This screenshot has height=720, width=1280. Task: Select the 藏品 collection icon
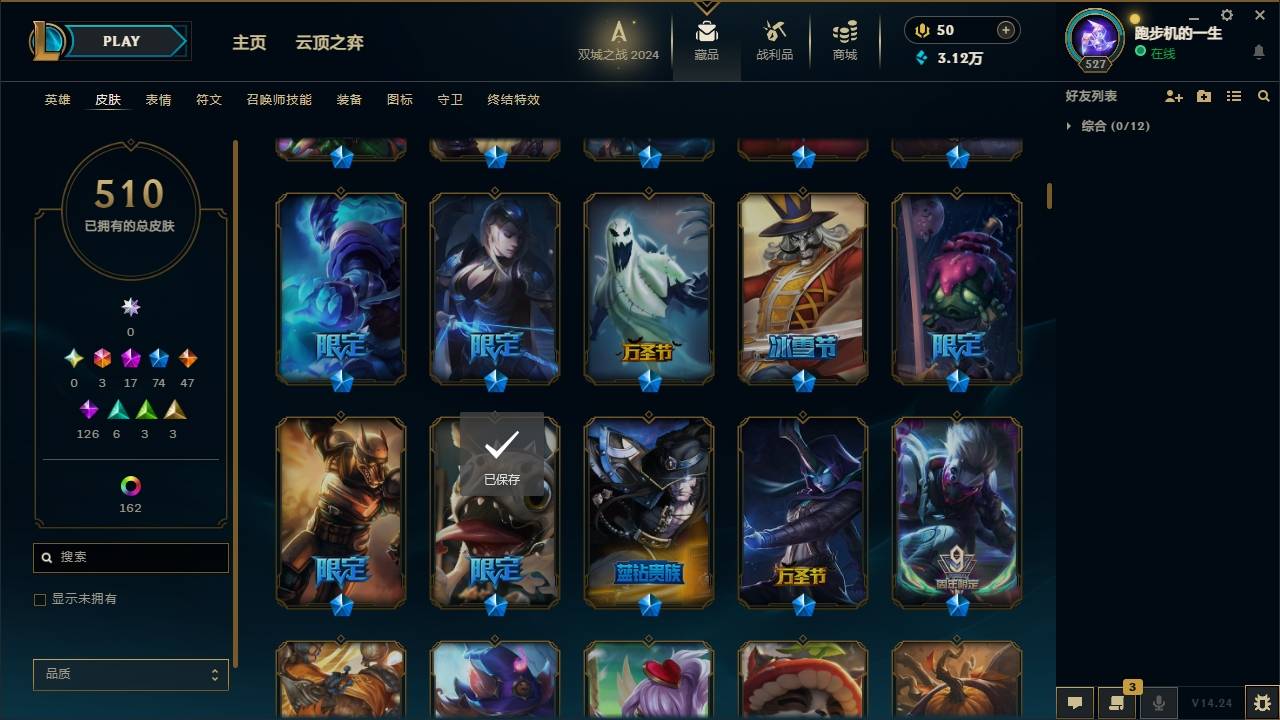[x=707, y=40]
